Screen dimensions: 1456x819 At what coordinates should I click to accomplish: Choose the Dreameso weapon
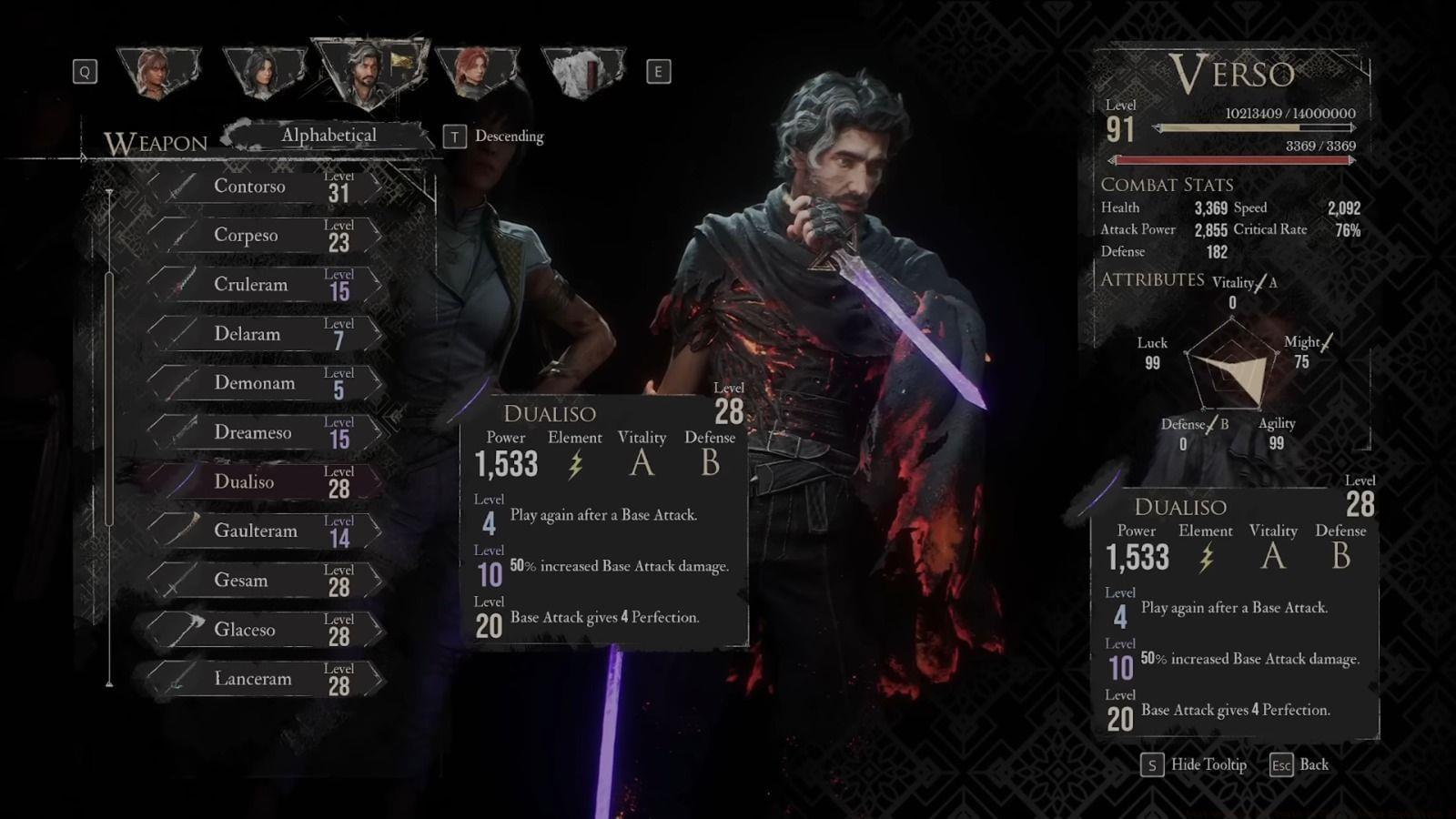tap(264, 432)
